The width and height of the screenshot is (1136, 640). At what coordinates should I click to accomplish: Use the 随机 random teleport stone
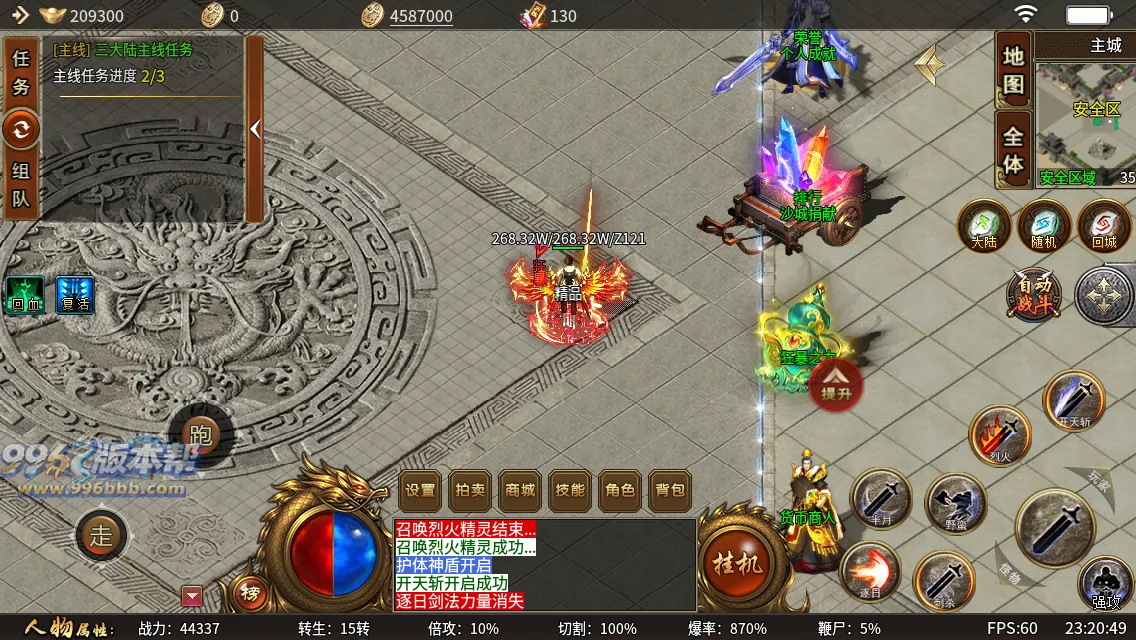click(x=1044, y=225)
